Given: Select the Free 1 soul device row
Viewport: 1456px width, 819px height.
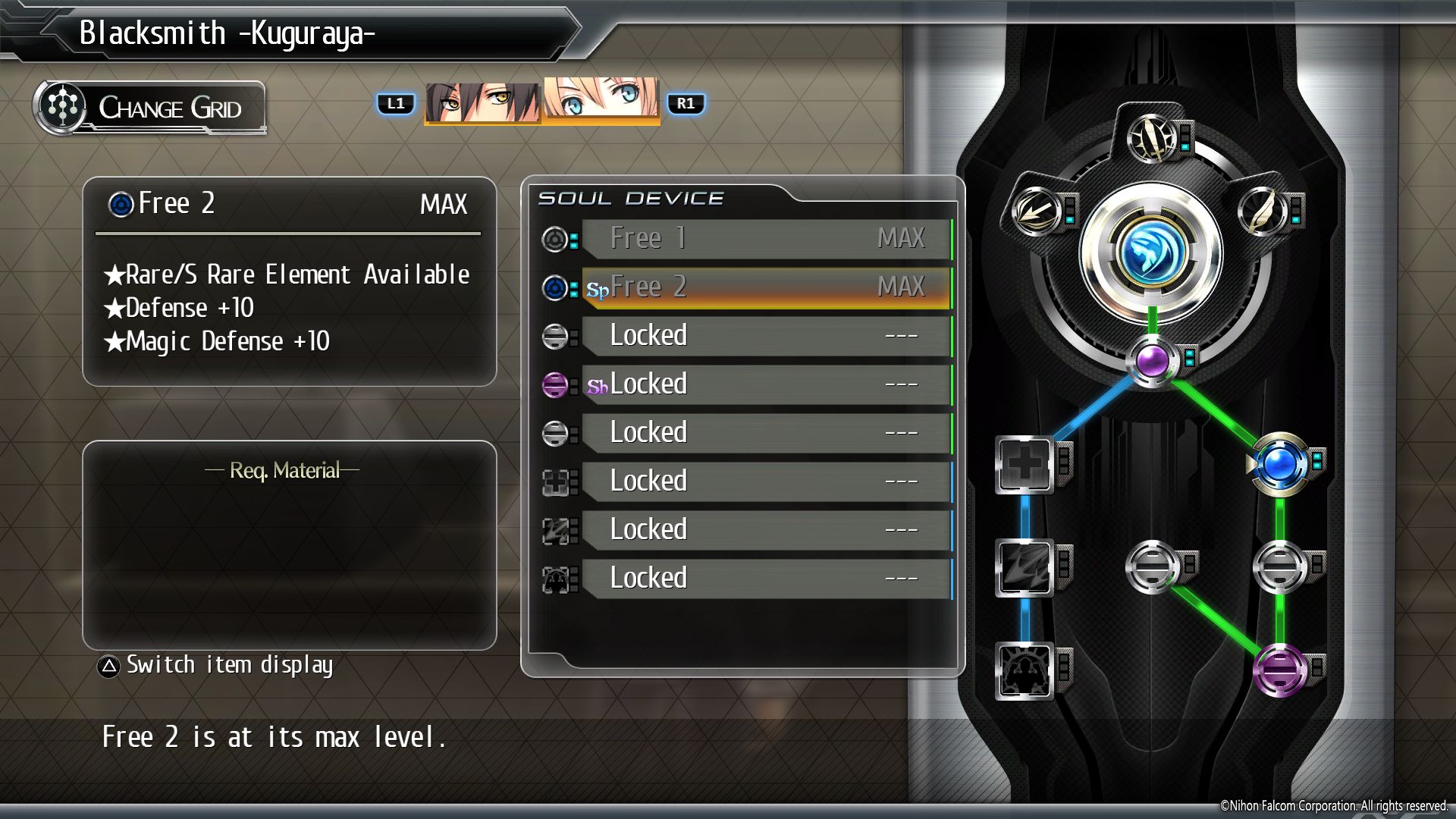Looking at the screenshot, I should pos(766,239).
